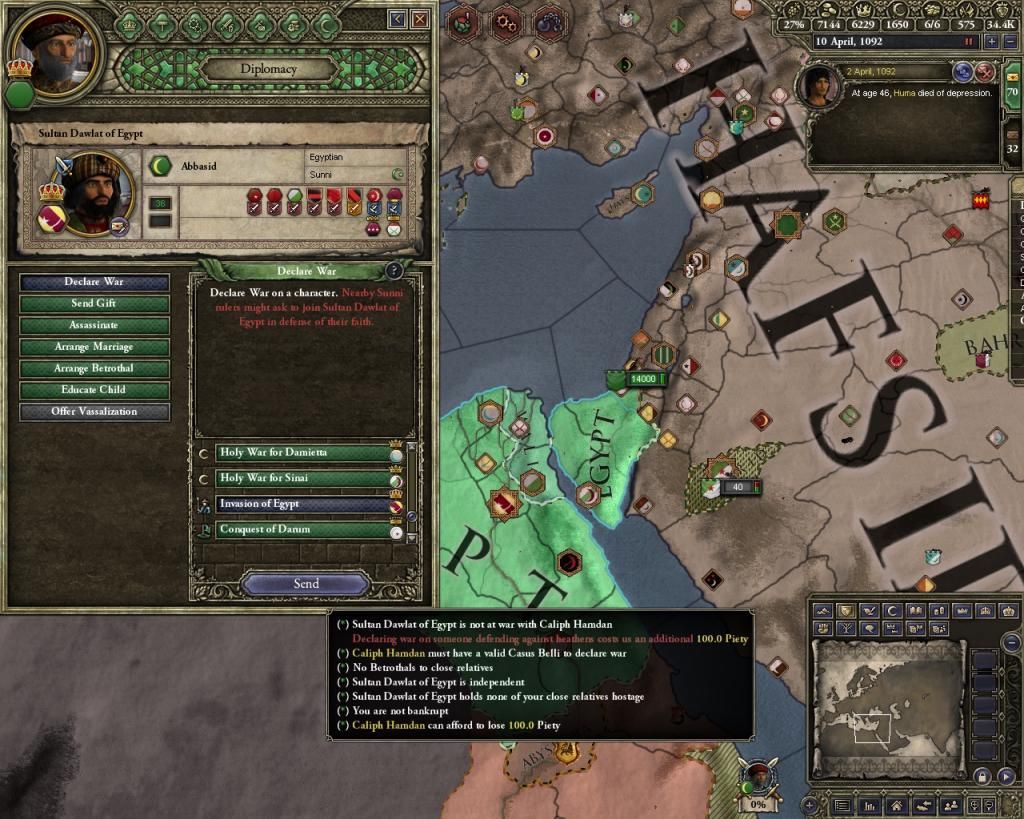
Task: Click the Declare War help question mark
Action: (x=394, y=271)
